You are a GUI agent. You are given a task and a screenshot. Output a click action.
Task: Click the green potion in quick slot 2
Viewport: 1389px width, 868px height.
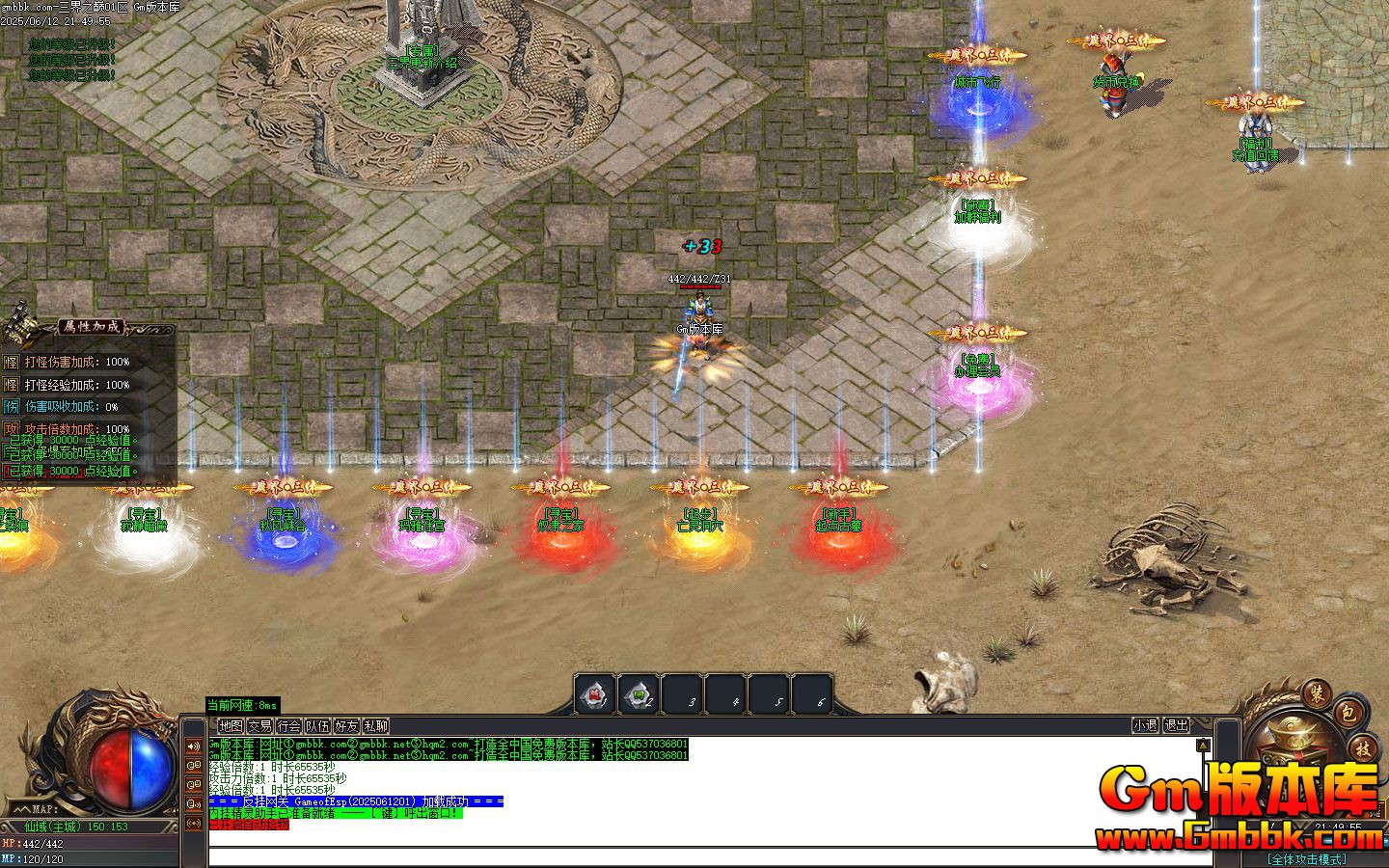638,694
